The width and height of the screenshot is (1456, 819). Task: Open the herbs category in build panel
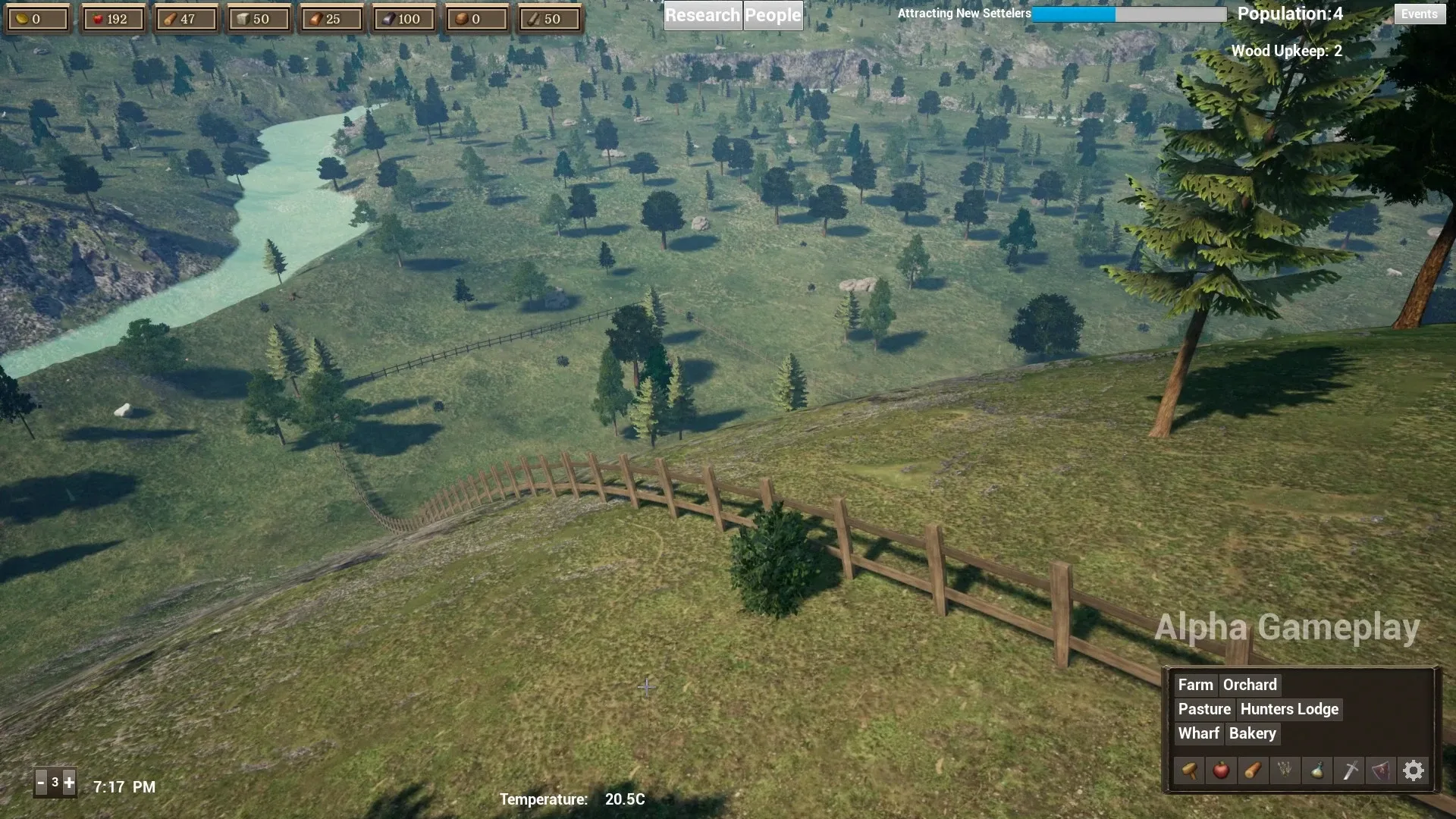coord(1285,770)
